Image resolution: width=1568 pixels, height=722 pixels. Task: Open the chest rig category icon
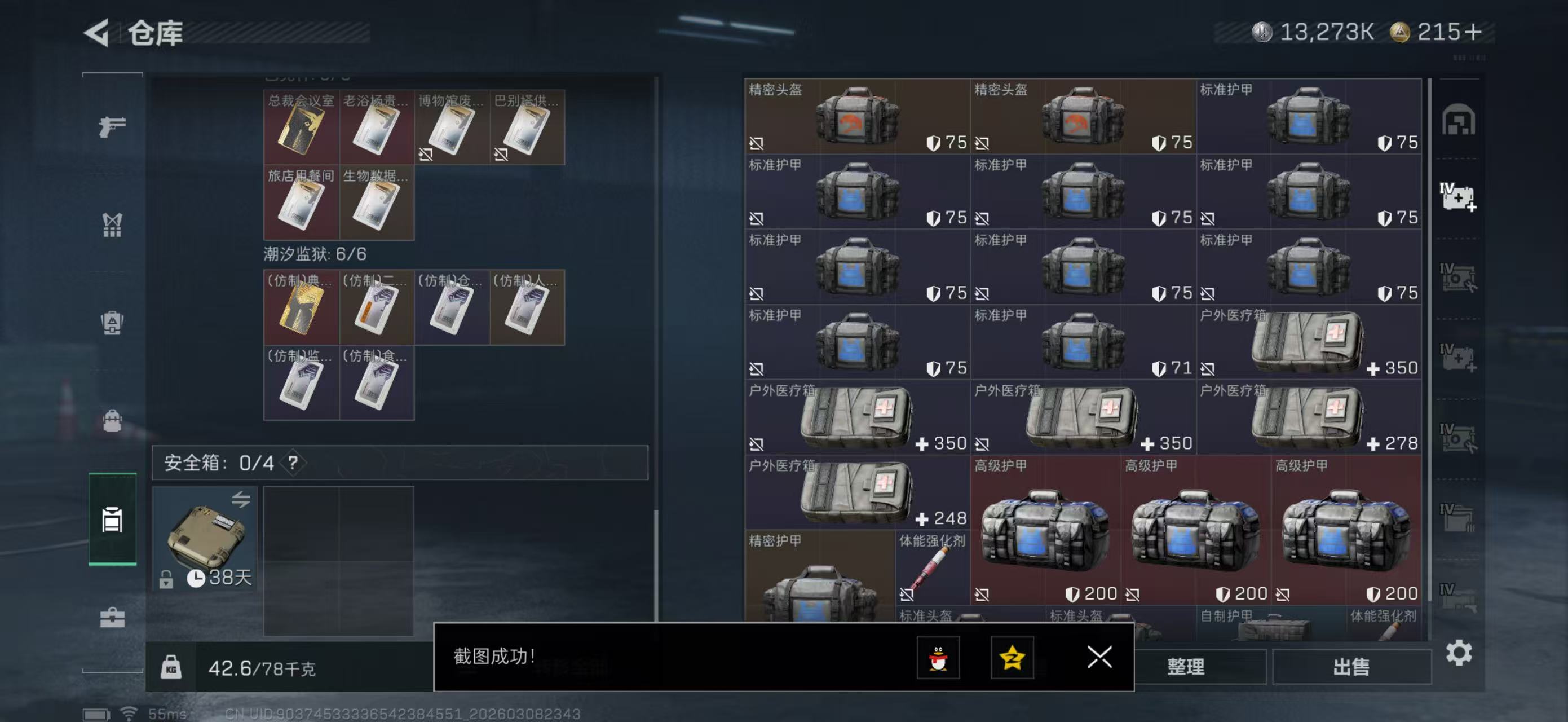point(111,224)
